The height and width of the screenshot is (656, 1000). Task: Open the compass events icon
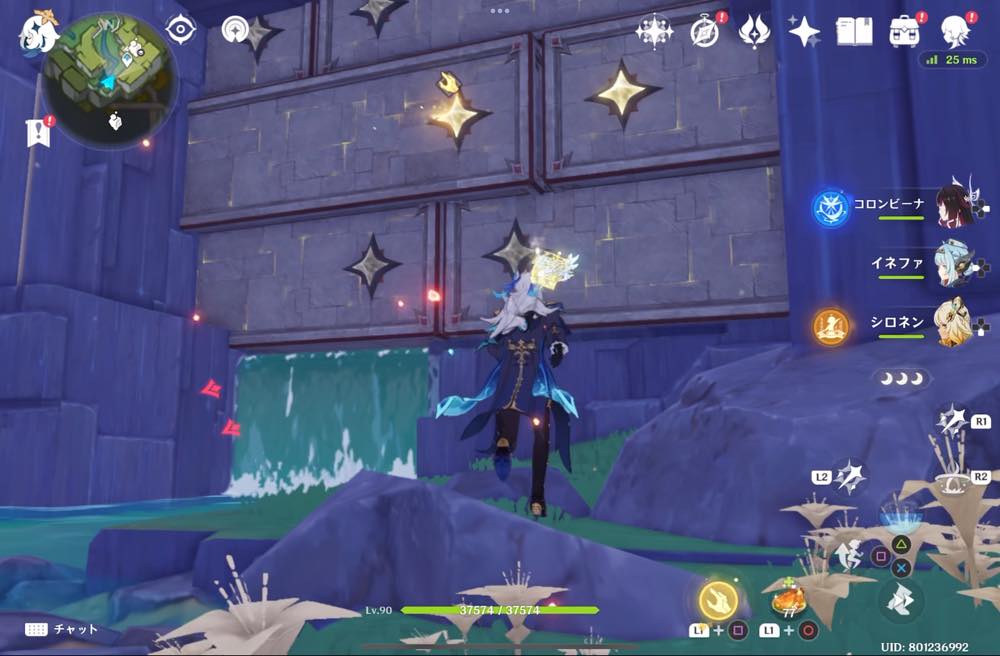pos(705,32)
